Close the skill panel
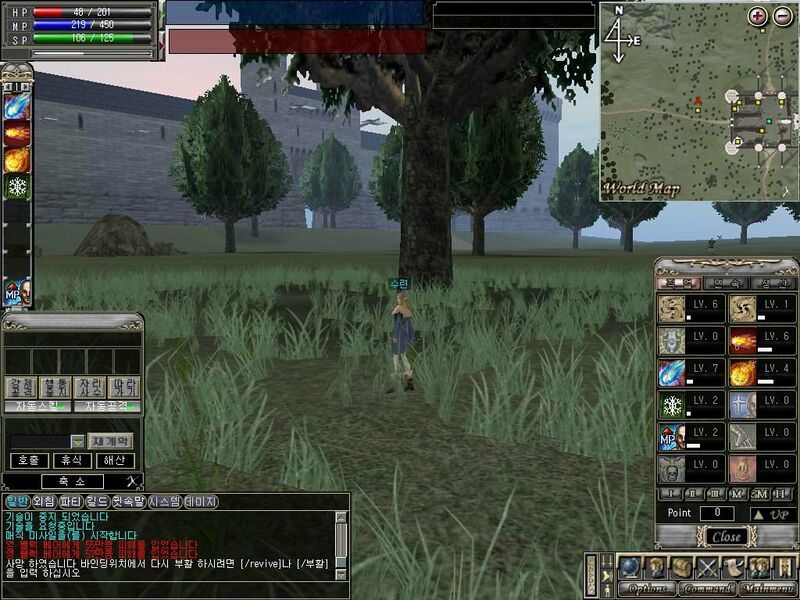Screen dimensions: 800x600 point(727,536)
